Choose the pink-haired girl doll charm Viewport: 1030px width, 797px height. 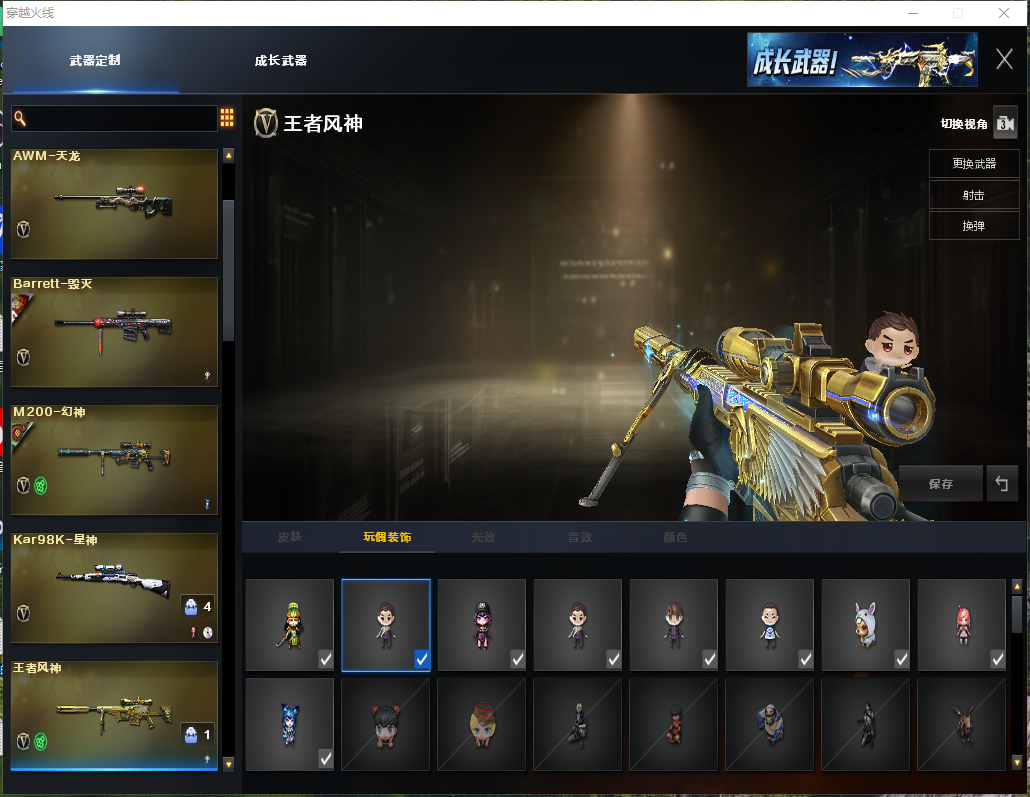coord(961,625)
